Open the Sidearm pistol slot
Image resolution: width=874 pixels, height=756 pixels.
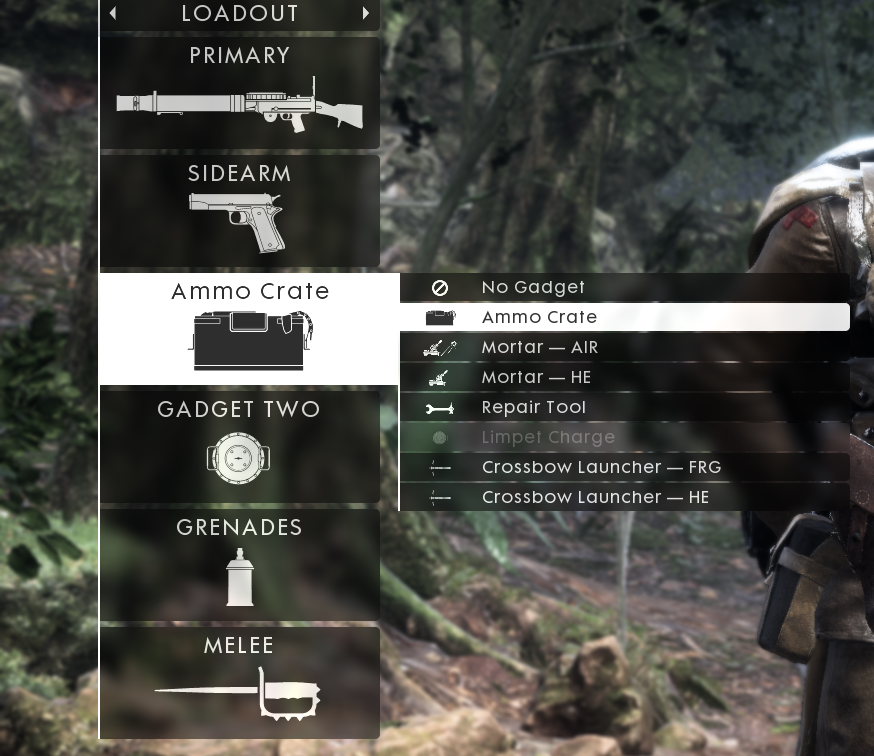pos(240,211)
